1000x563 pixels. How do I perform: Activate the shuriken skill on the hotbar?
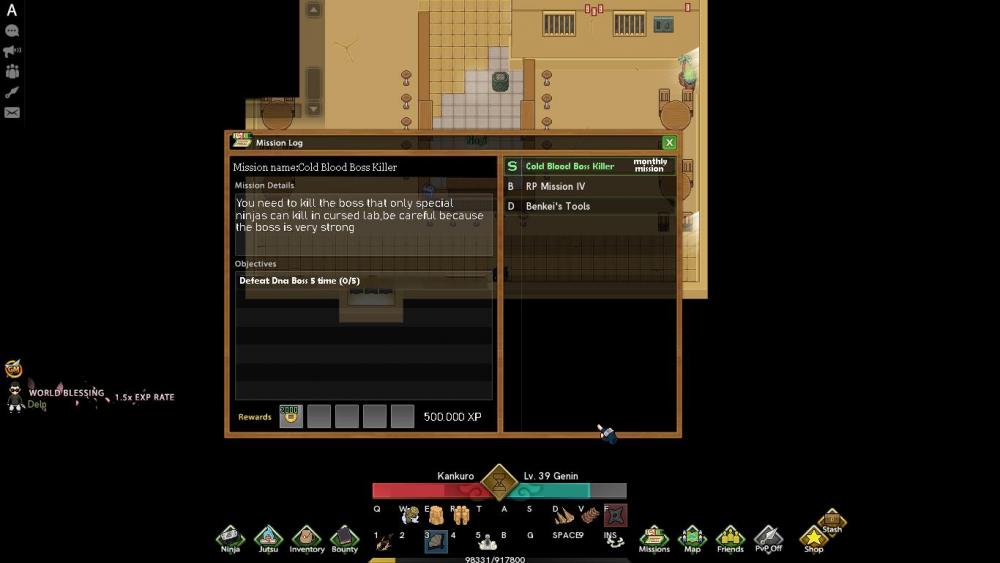pyautogui.click(x=616, y=514)
